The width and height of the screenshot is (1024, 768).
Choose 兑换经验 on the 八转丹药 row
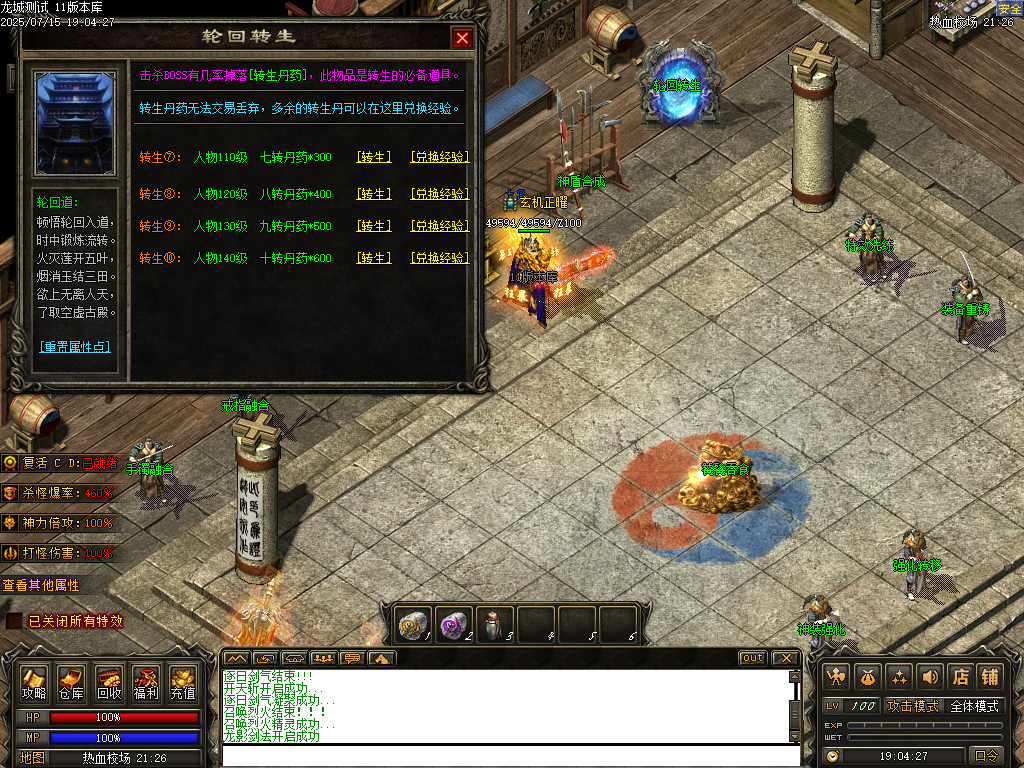coord(439,193)
